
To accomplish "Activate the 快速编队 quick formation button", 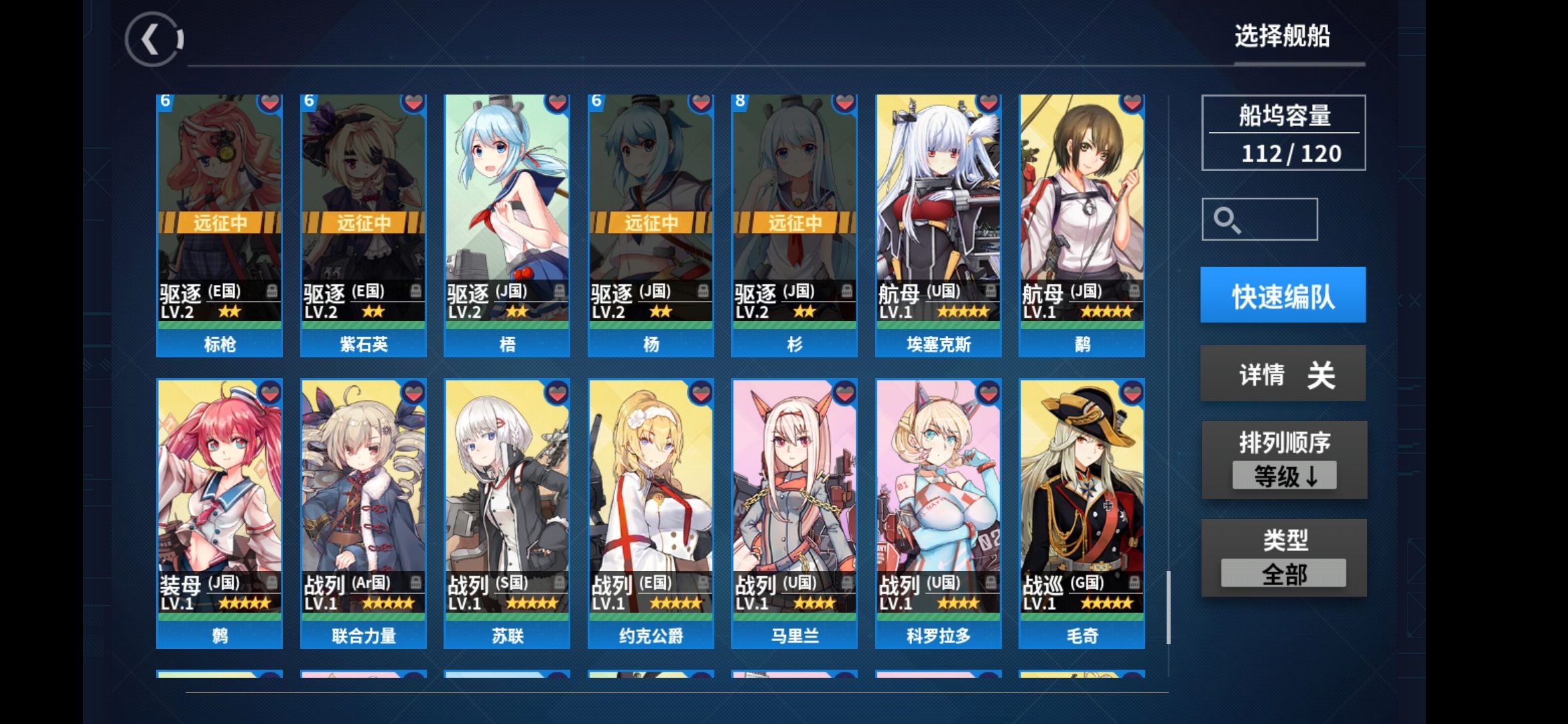I will [1283, 295].
